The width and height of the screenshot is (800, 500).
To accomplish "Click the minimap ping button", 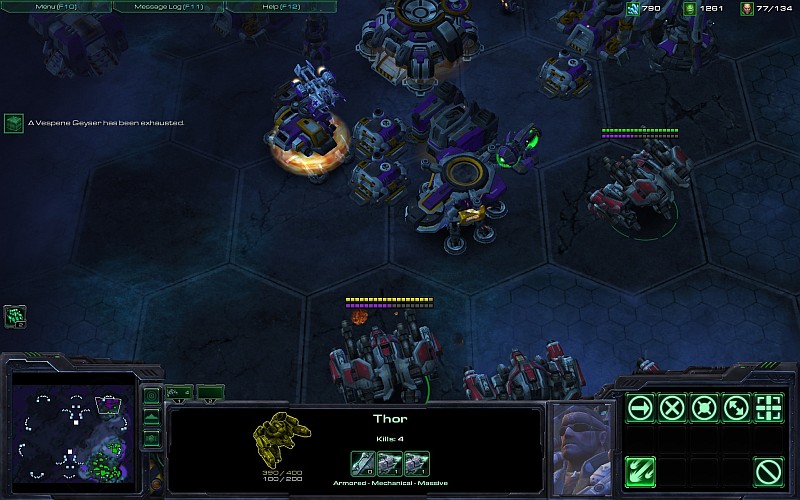I will (151, 395).
